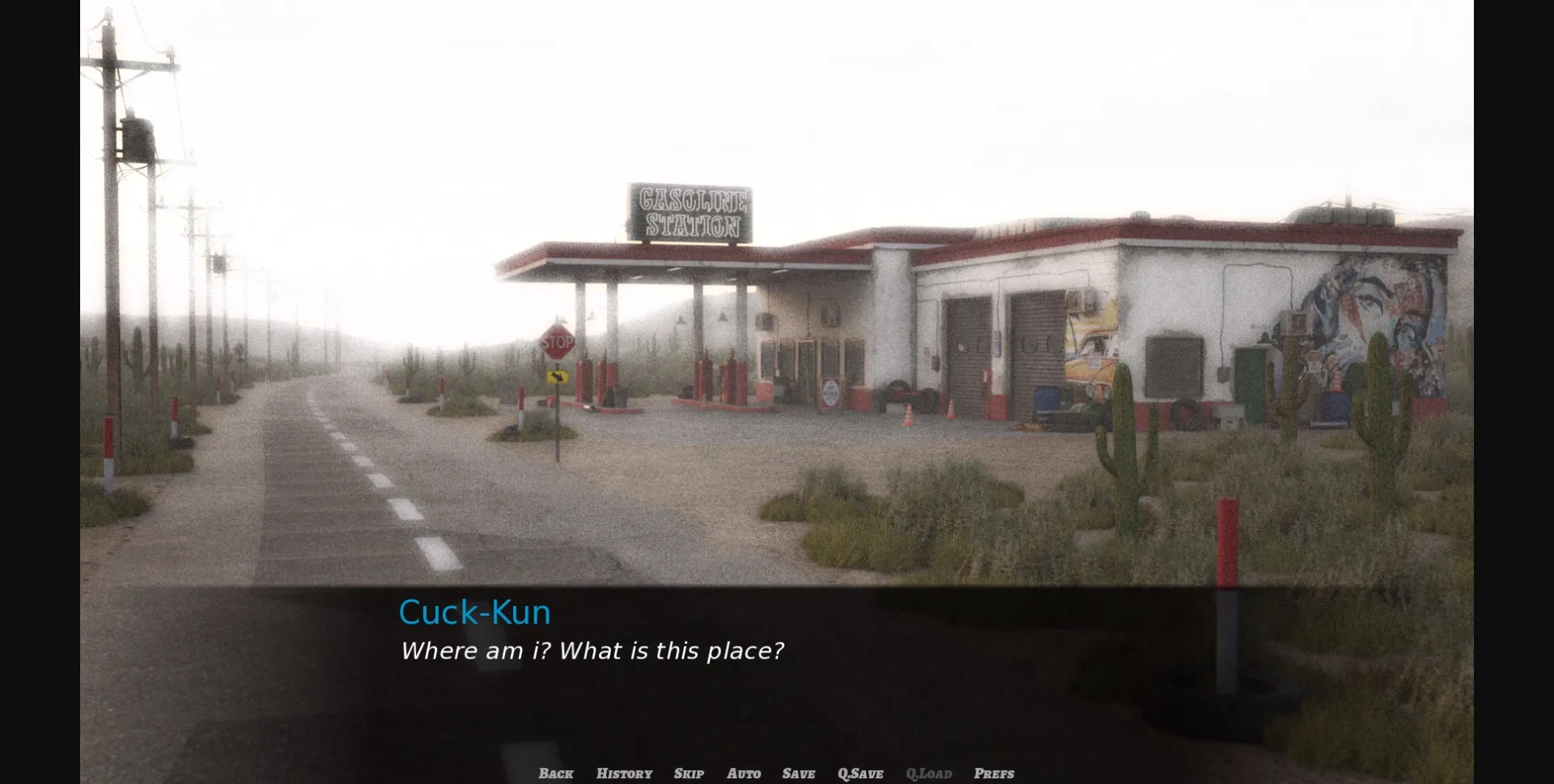Quick save with Q.Save
The width and height of the screenshot is (1554, 784).
click(860, 773)
